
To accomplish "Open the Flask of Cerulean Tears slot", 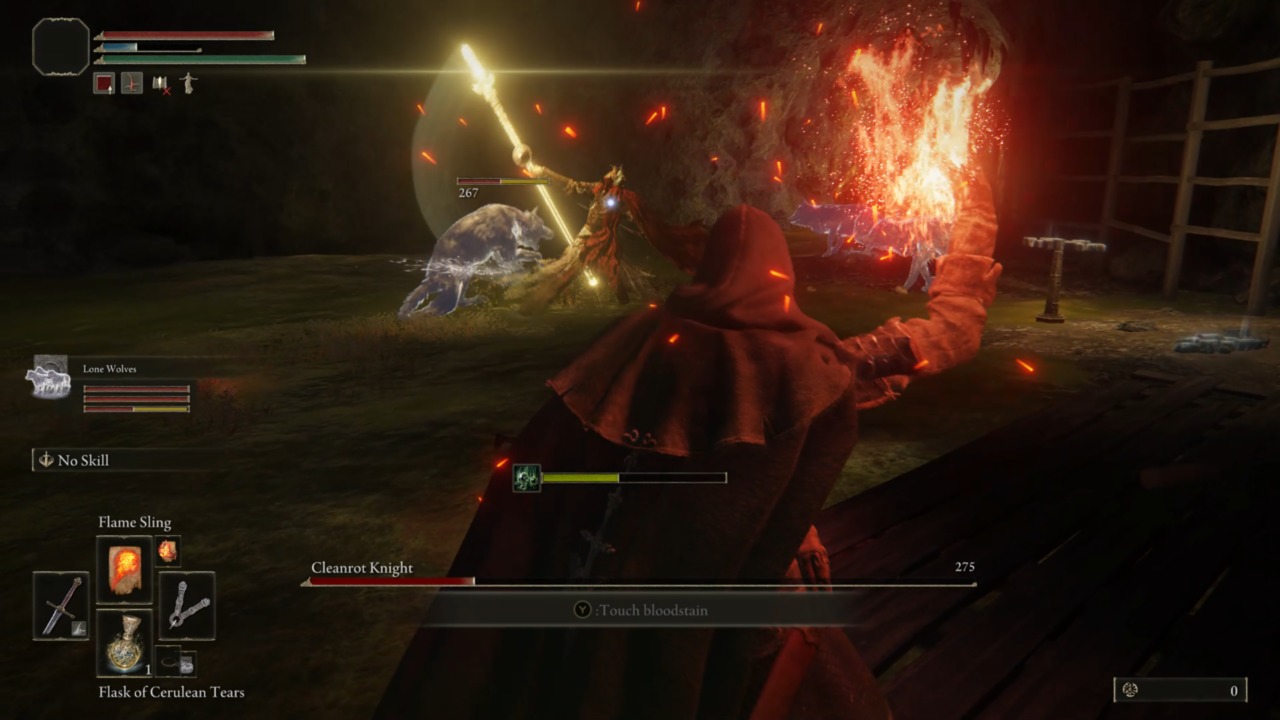I will click(124, 642).
